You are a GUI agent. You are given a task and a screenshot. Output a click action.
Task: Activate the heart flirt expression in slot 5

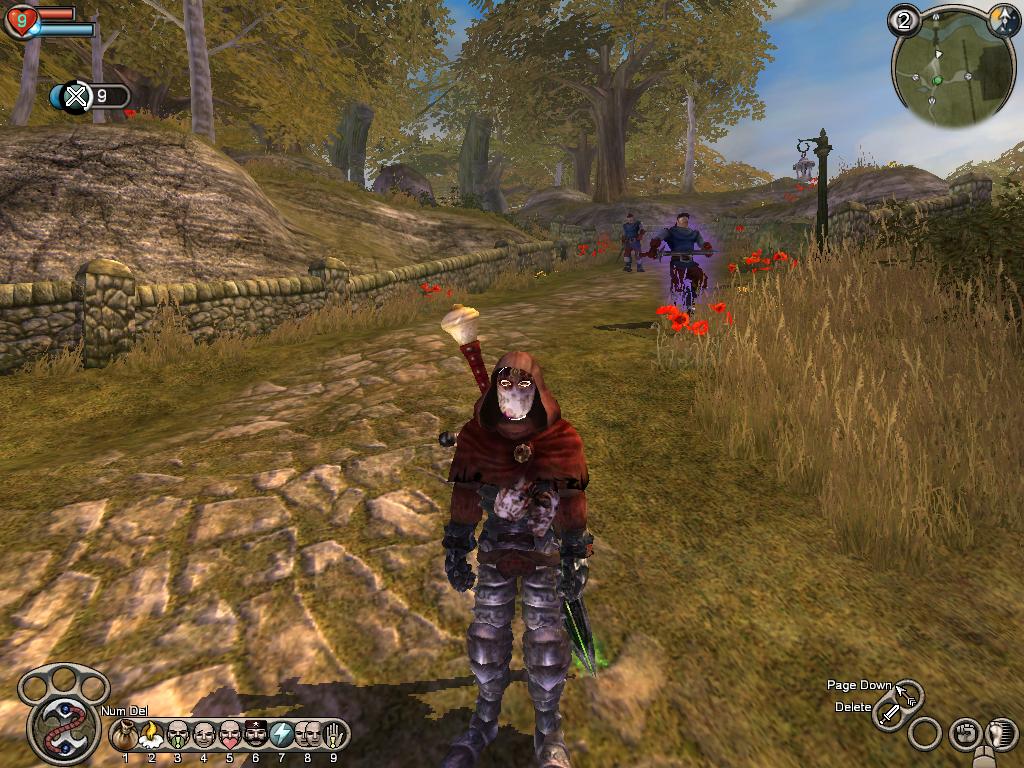tap(230, 736)
